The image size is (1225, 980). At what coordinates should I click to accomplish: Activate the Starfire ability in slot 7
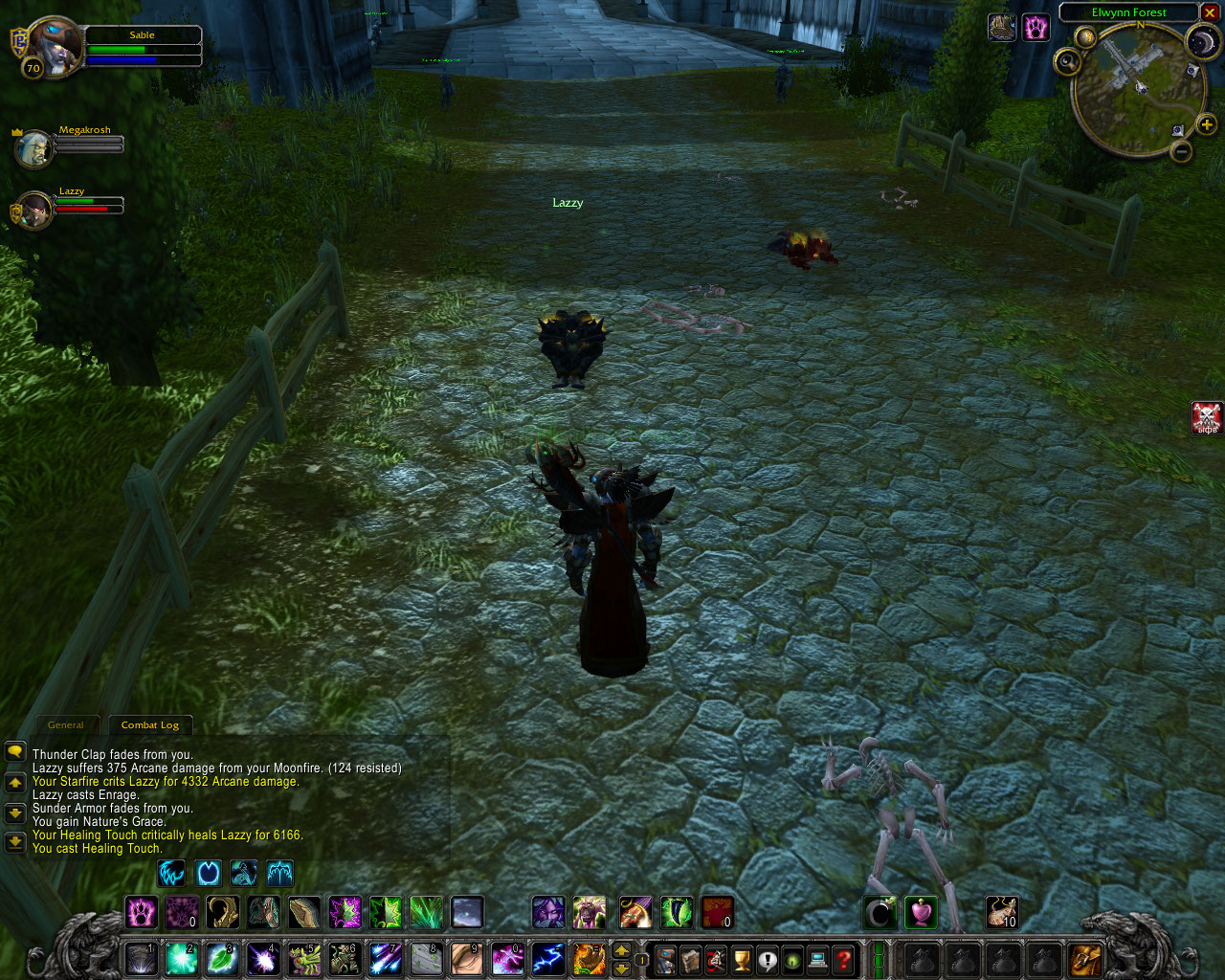point(386,958)
